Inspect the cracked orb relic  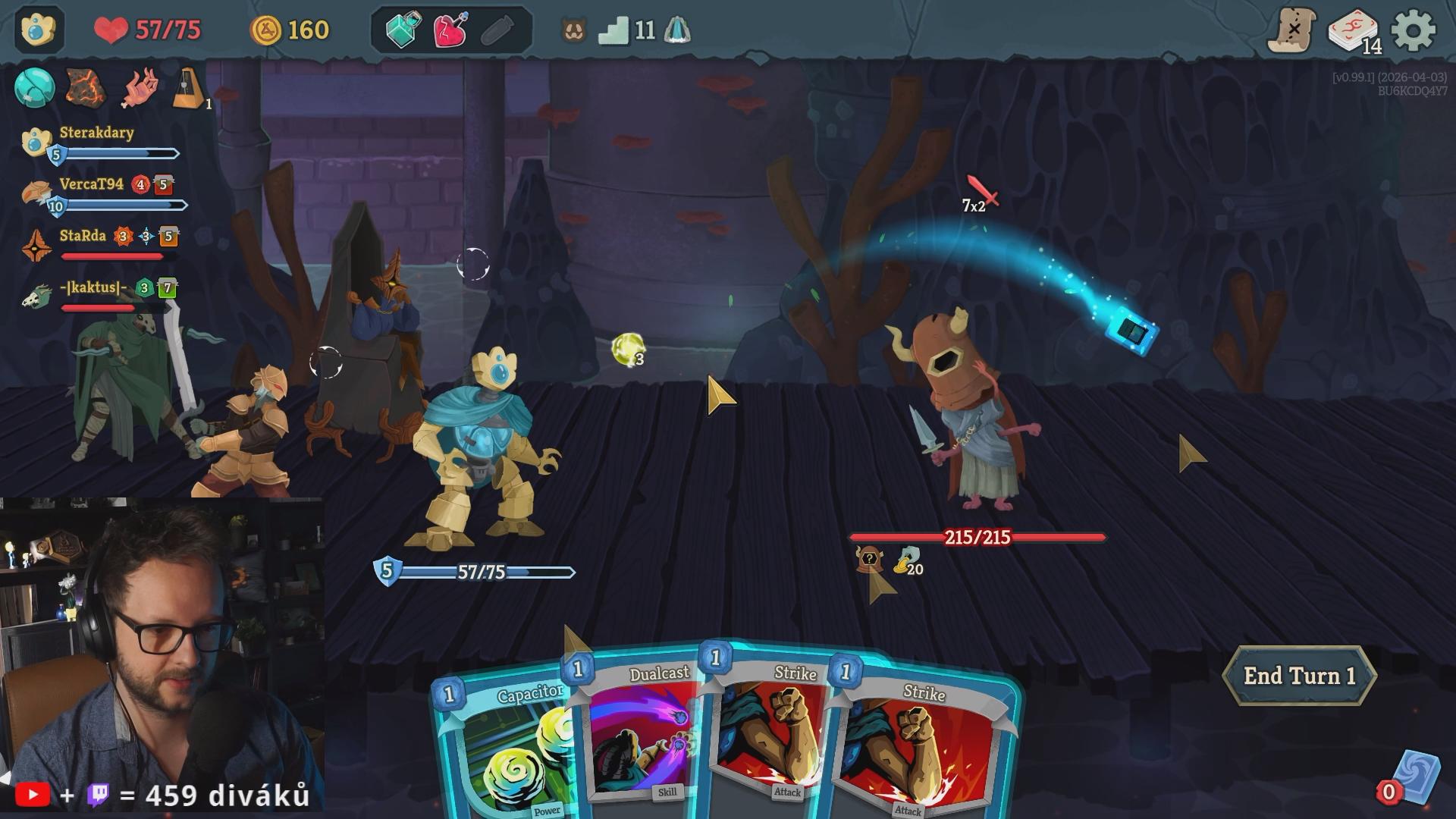coord(34,87)
